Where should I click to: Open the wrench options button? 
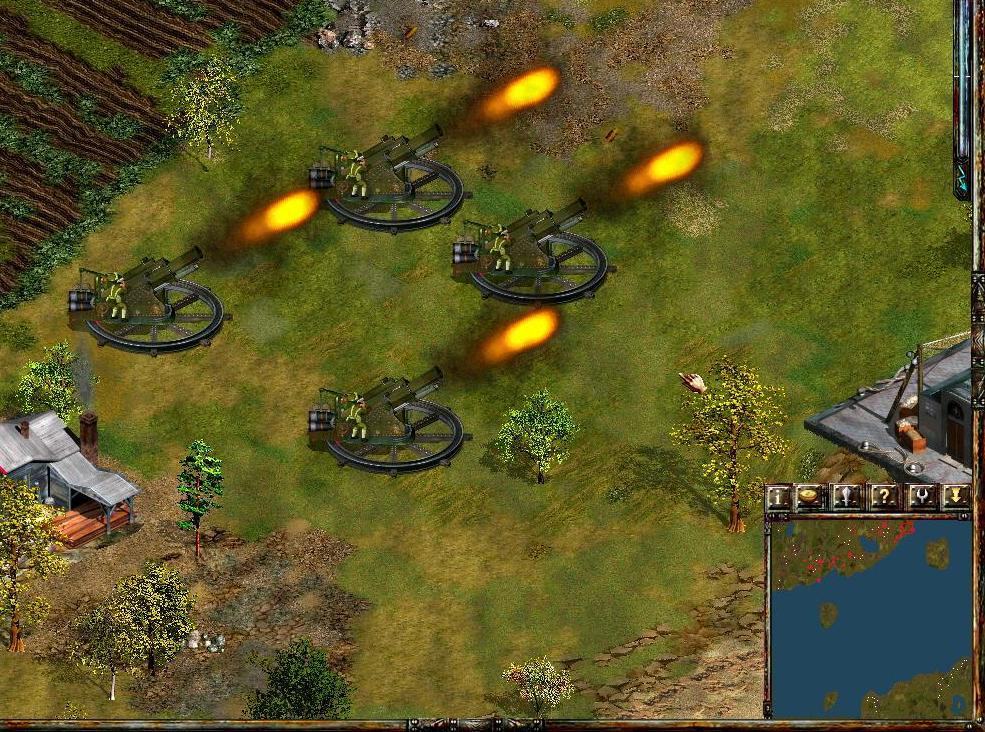919,497
